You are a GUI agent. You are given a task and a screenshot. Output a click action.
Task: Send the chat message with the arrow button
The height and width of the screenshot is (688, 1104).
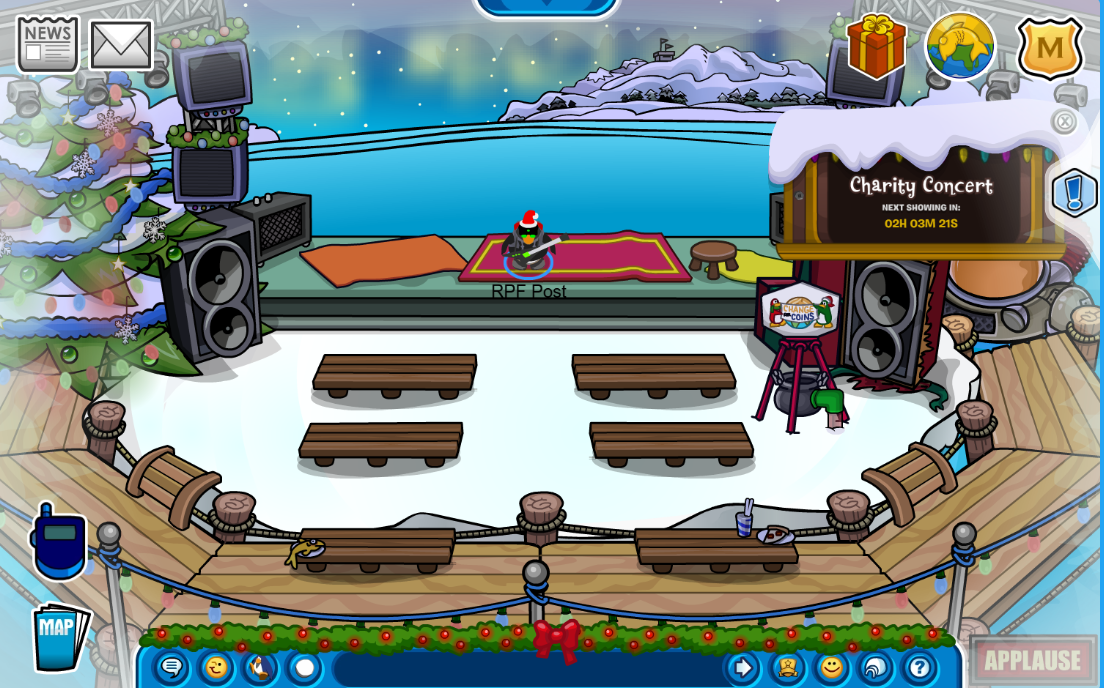(x=743, y=667)
